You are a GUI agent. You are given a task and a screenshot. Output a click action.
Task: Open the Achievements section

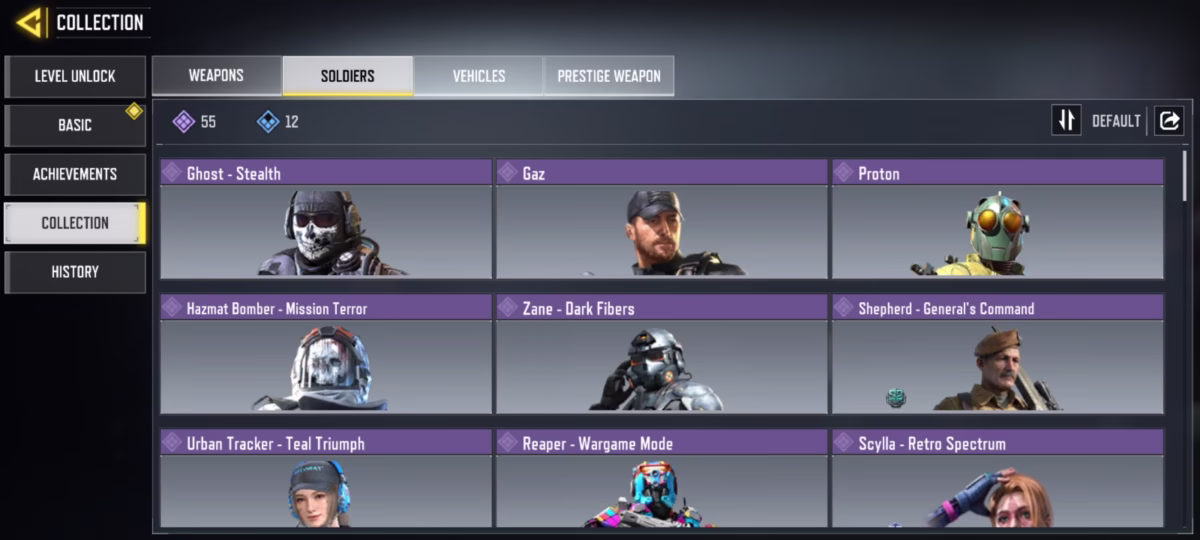coord(75,174)
